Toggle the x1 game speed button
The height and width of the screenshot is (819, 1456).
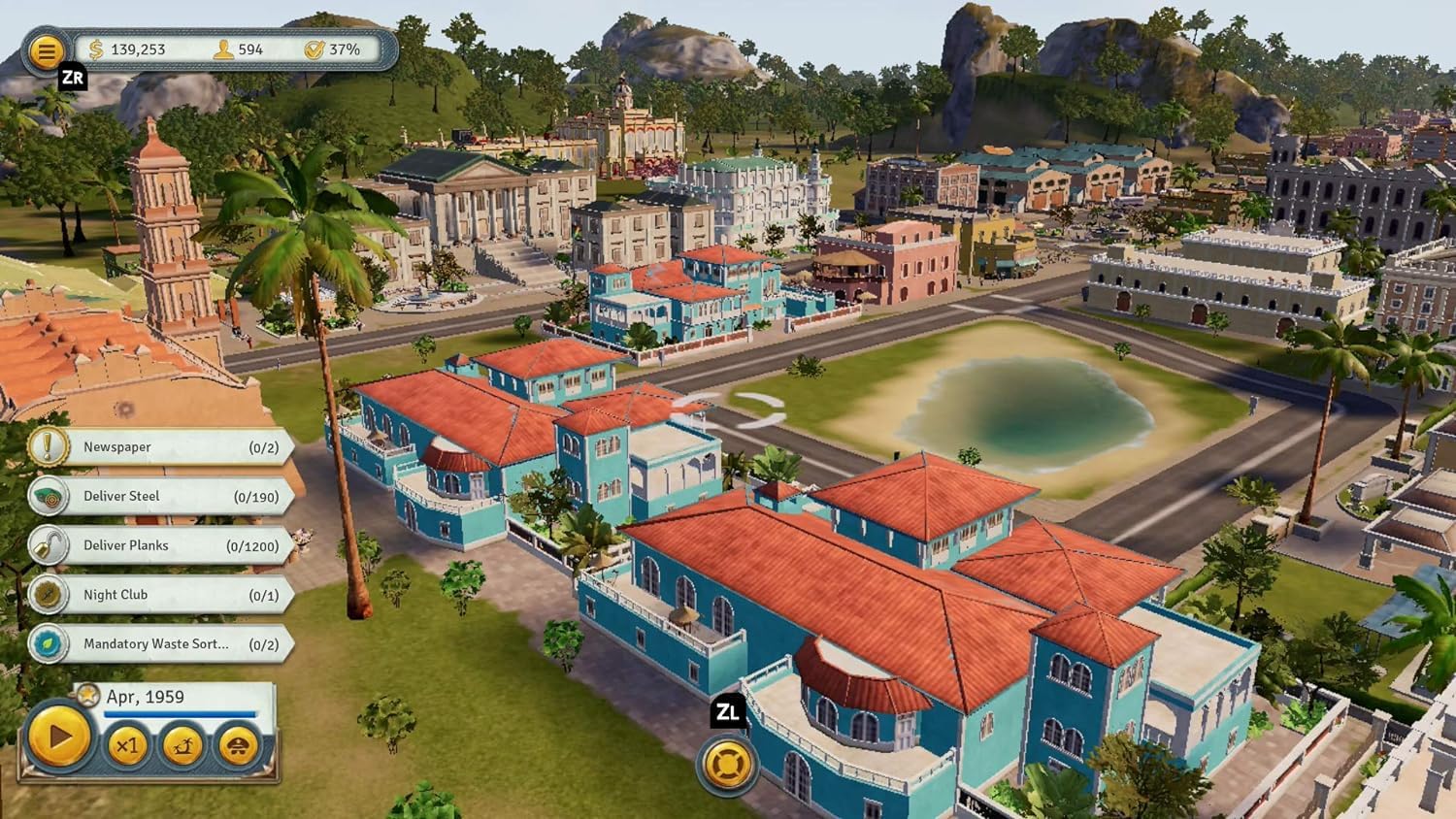(x=127, y=747)
